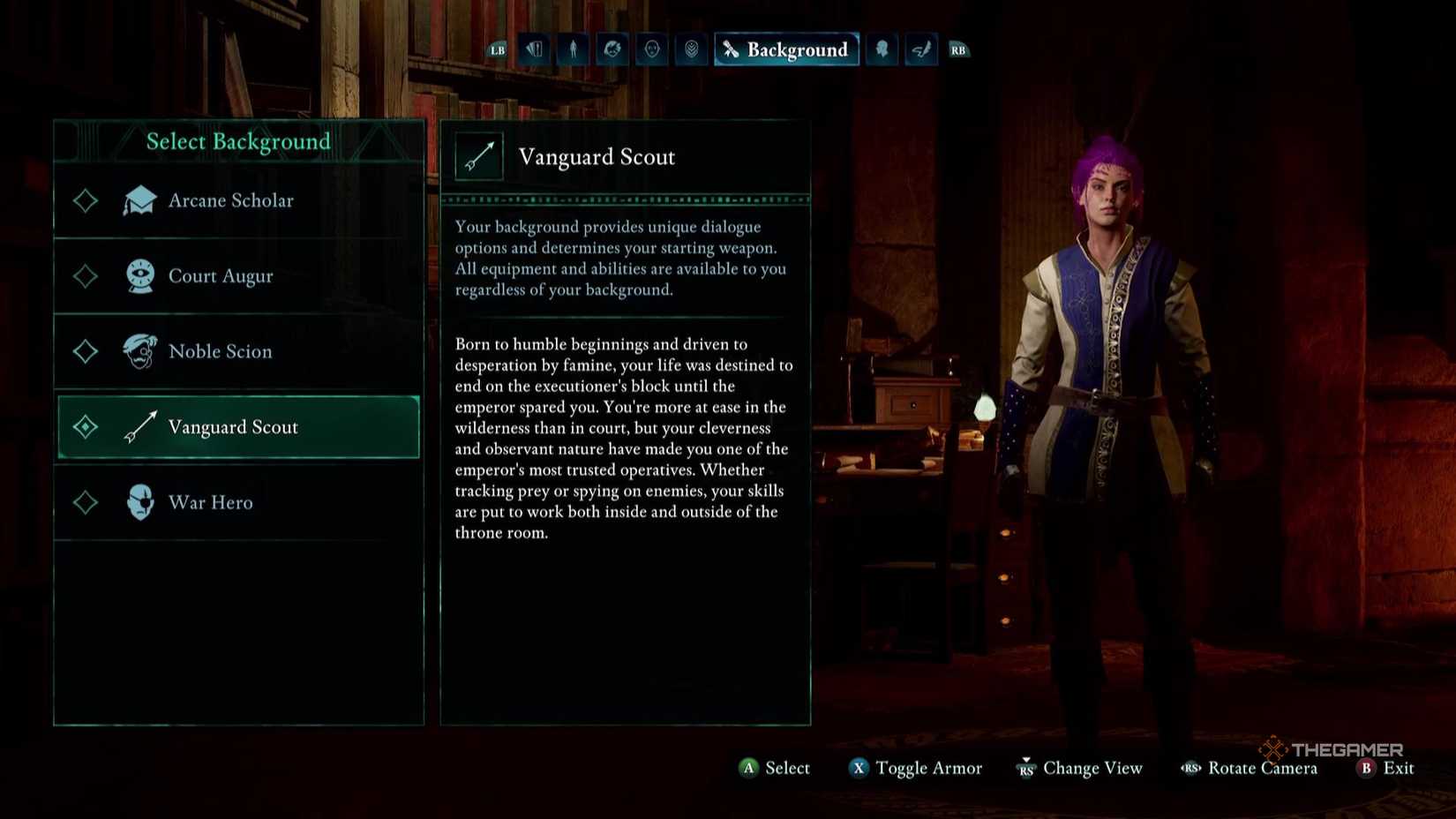Click Select to confirm the background
The height and width of the screenshot is (819, 1456).
[x=775, y=768]
